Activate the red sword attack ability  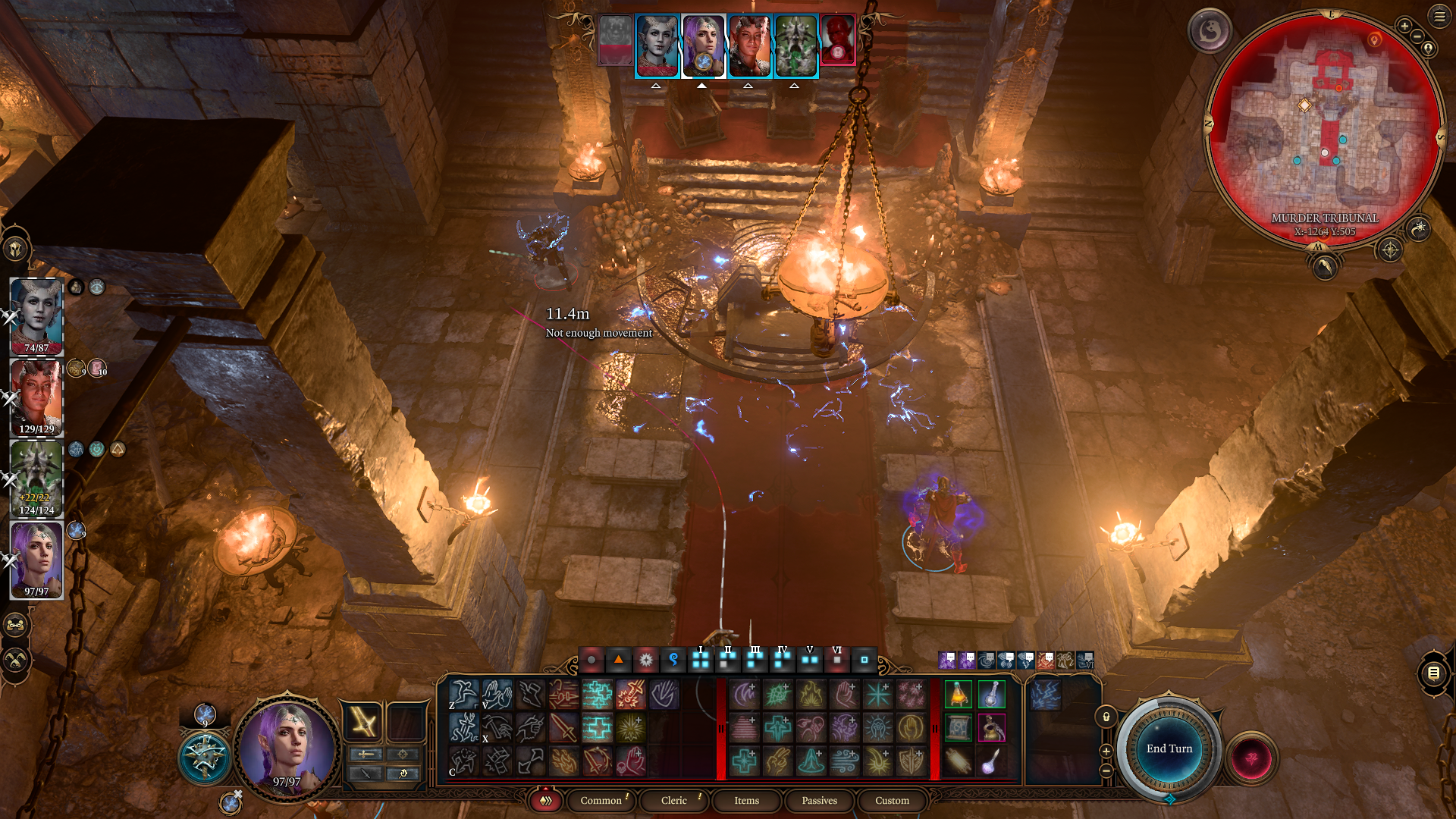563,728
